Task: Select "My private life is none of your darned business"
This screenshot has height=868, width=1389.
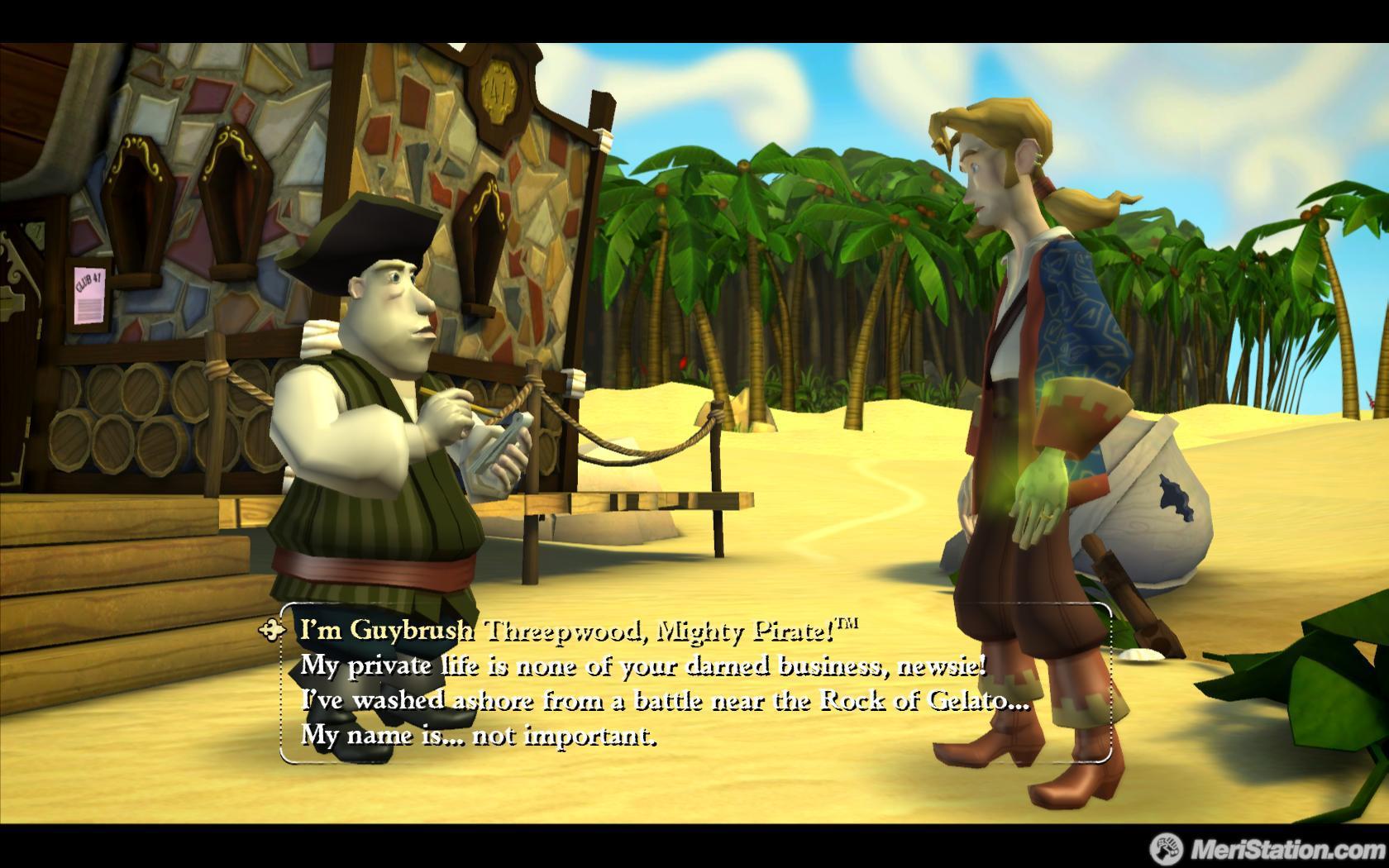Action: click(x=642, y=665)
